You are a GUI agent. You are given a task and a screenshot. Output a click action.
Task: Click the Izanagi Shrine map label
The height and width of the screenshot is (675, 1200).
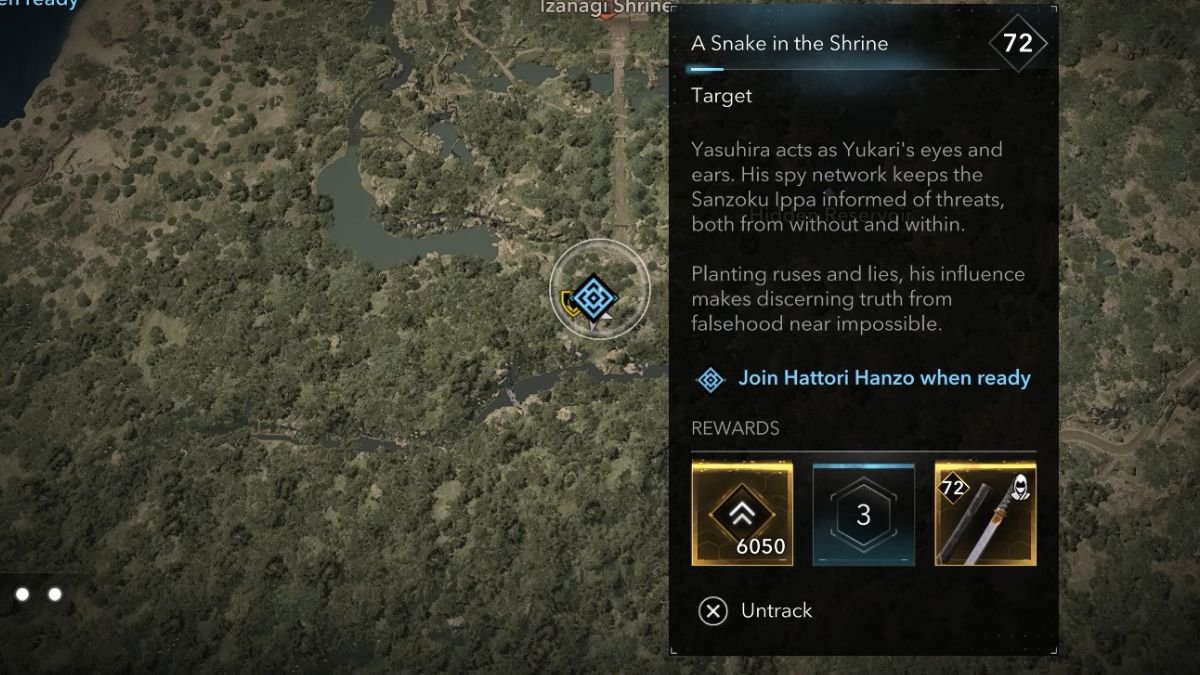click(x=604, y=7)
